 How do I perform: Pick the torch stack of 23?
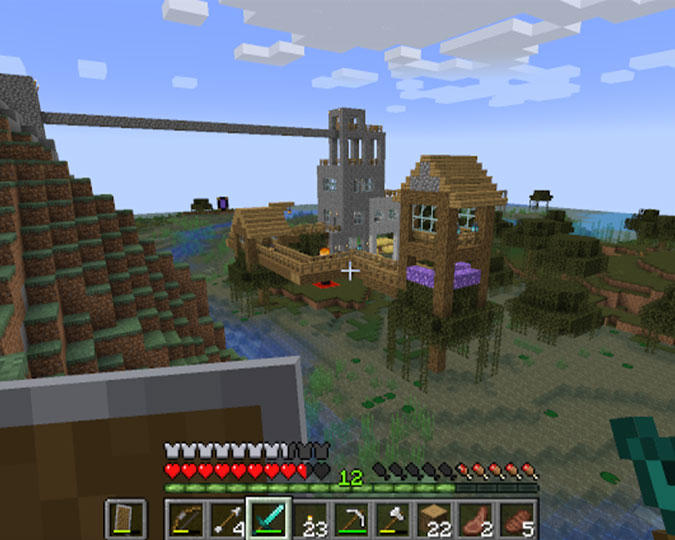312,518
